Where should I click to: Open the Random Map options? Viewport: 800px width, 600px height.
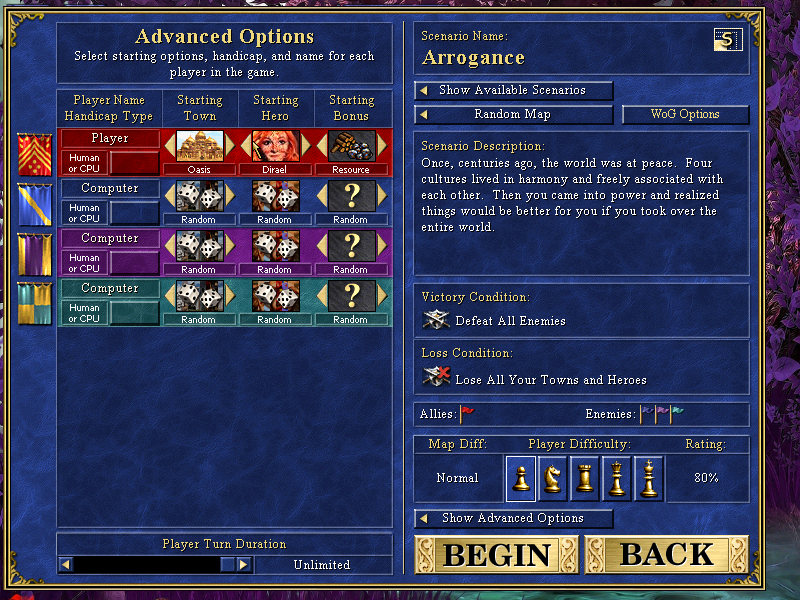tap(514, 114)
